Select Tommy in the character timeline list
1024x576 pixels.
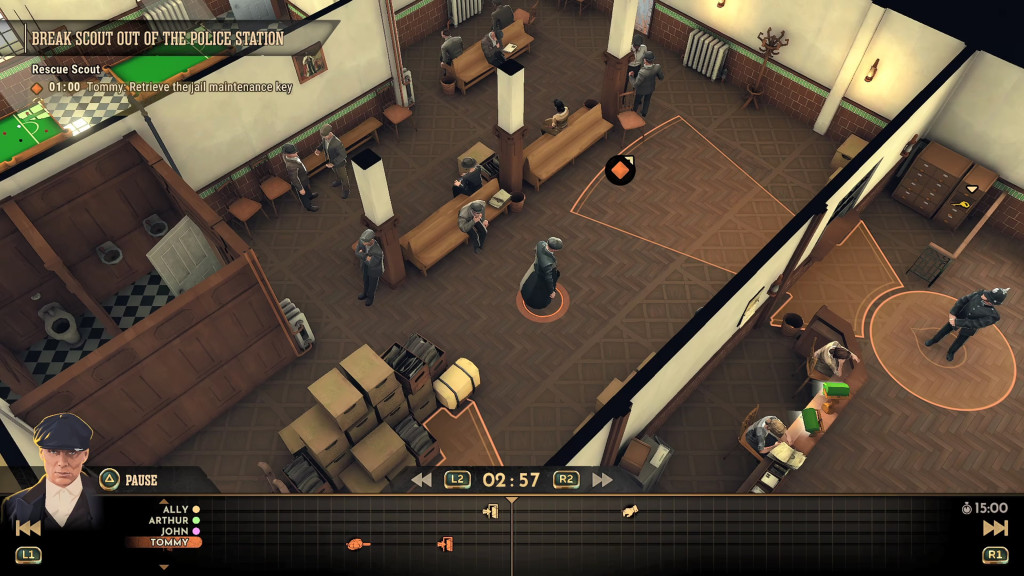pyautogui.click(x=168, y=542)
